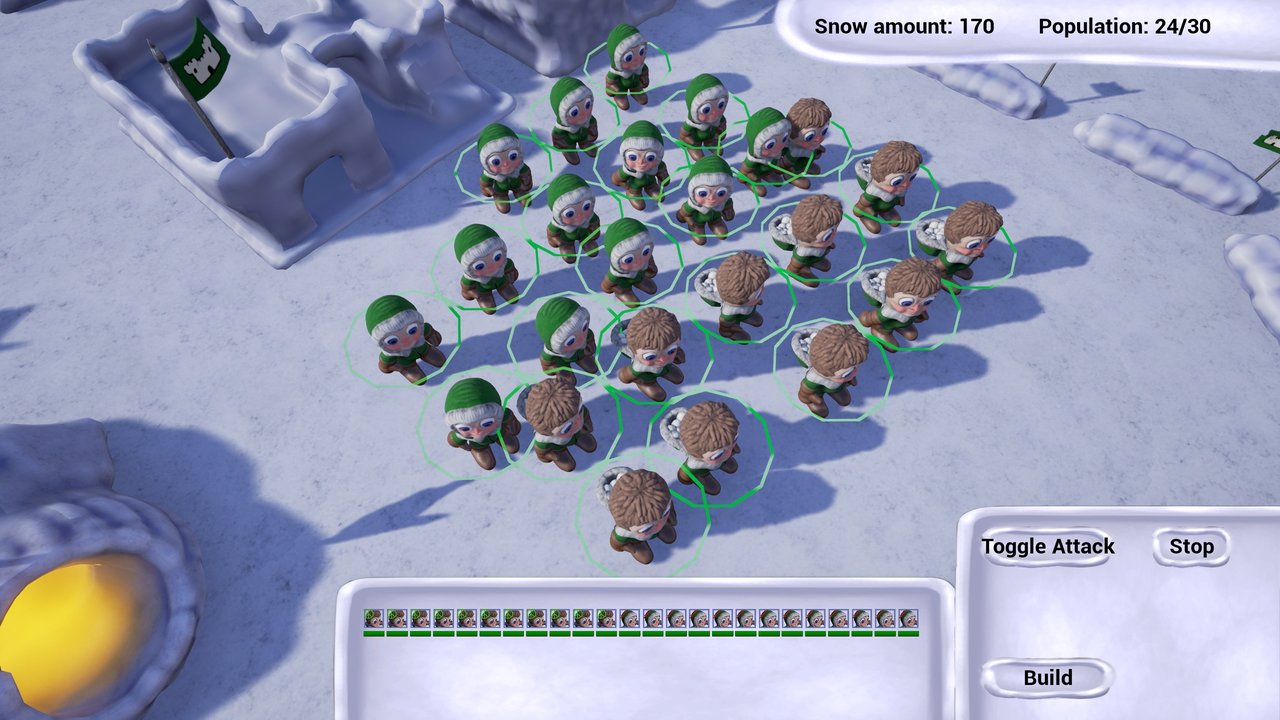Stop the selected units
Viewport: 1280px width, 720px height.
pos(1191,547)
